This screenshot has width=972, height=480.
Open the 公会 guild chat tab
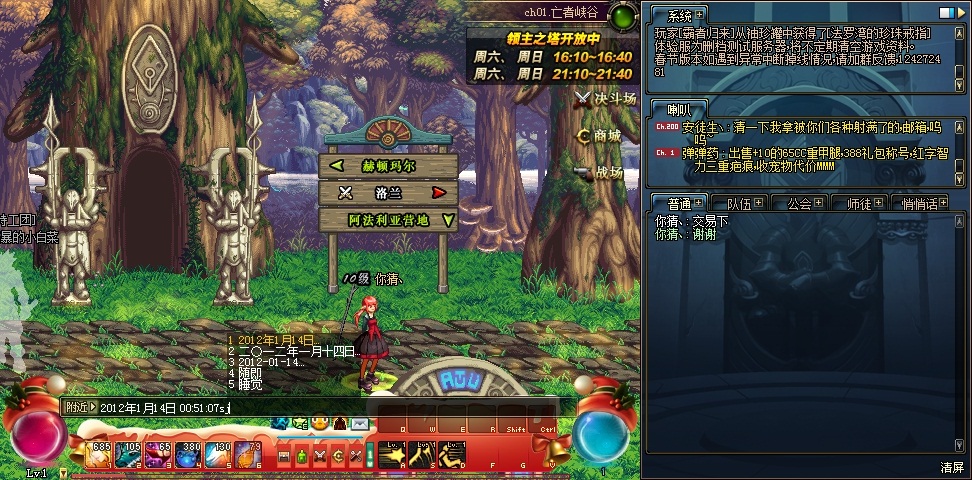coord(799,203)
